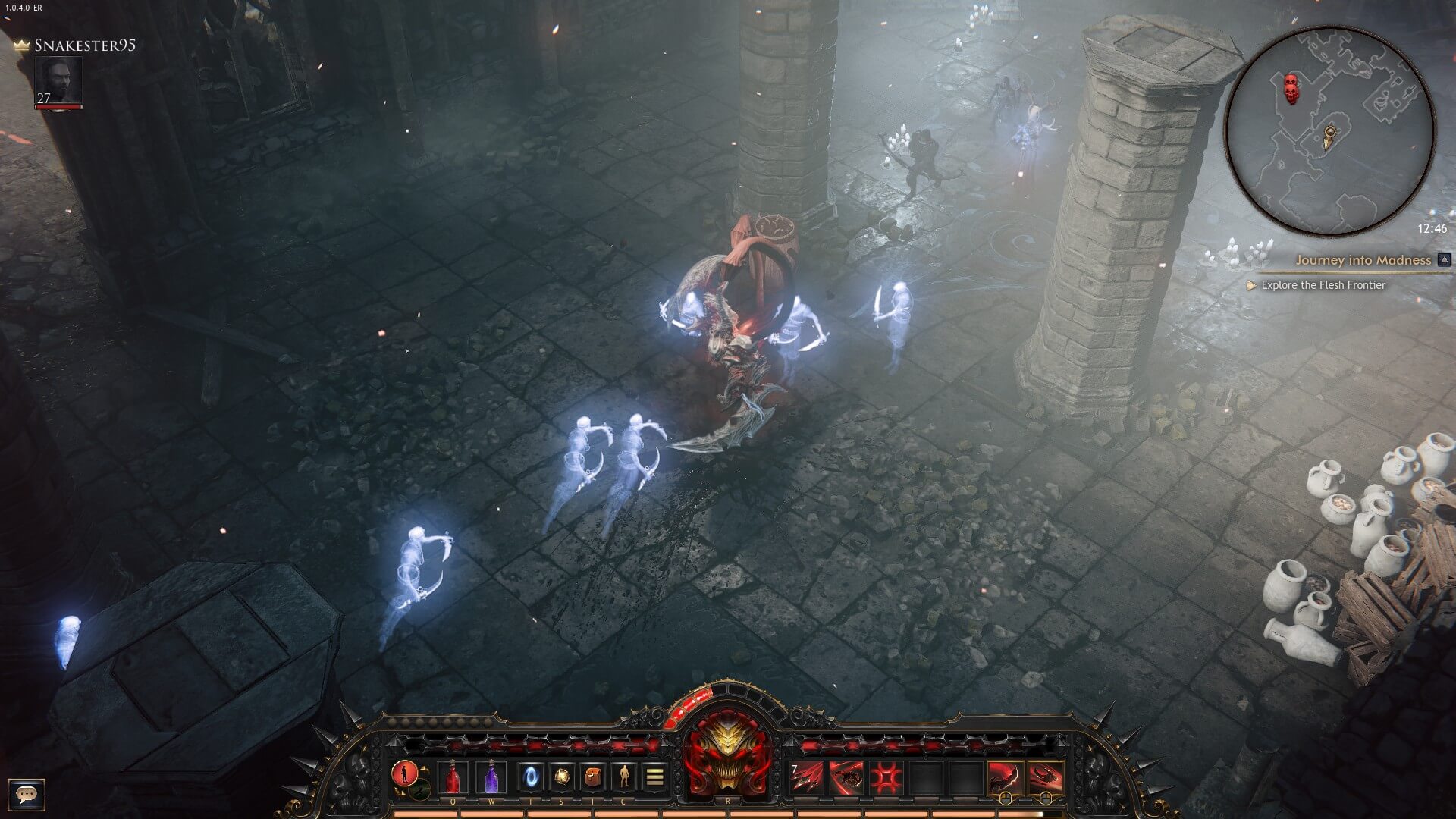Image resolution: width=1456 pixels, height=819 pixels.
Task: Use the red health potion
Action: (453, 778)
